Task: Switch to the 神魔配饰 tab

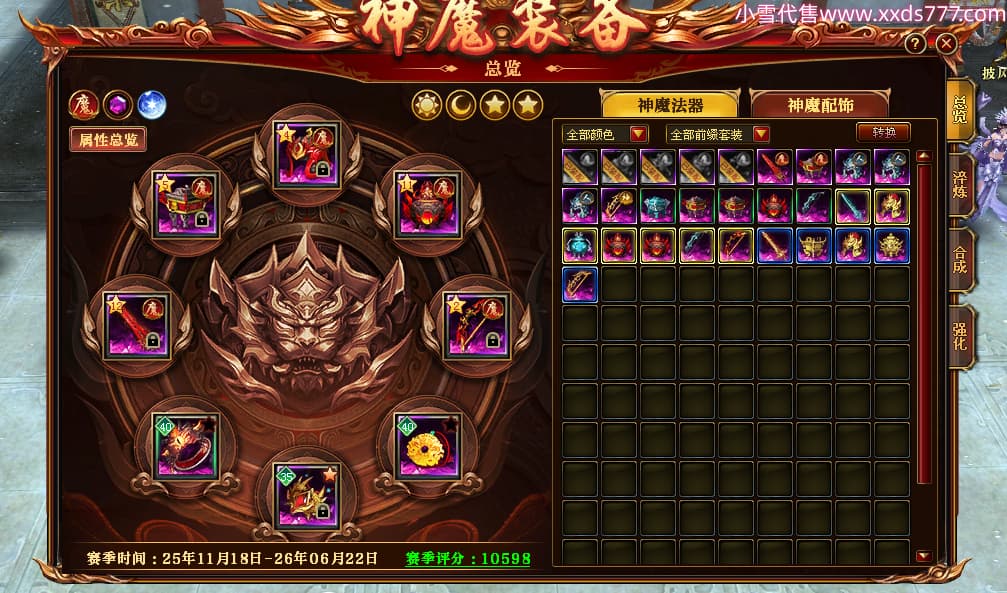Action: tap(818, 105)
